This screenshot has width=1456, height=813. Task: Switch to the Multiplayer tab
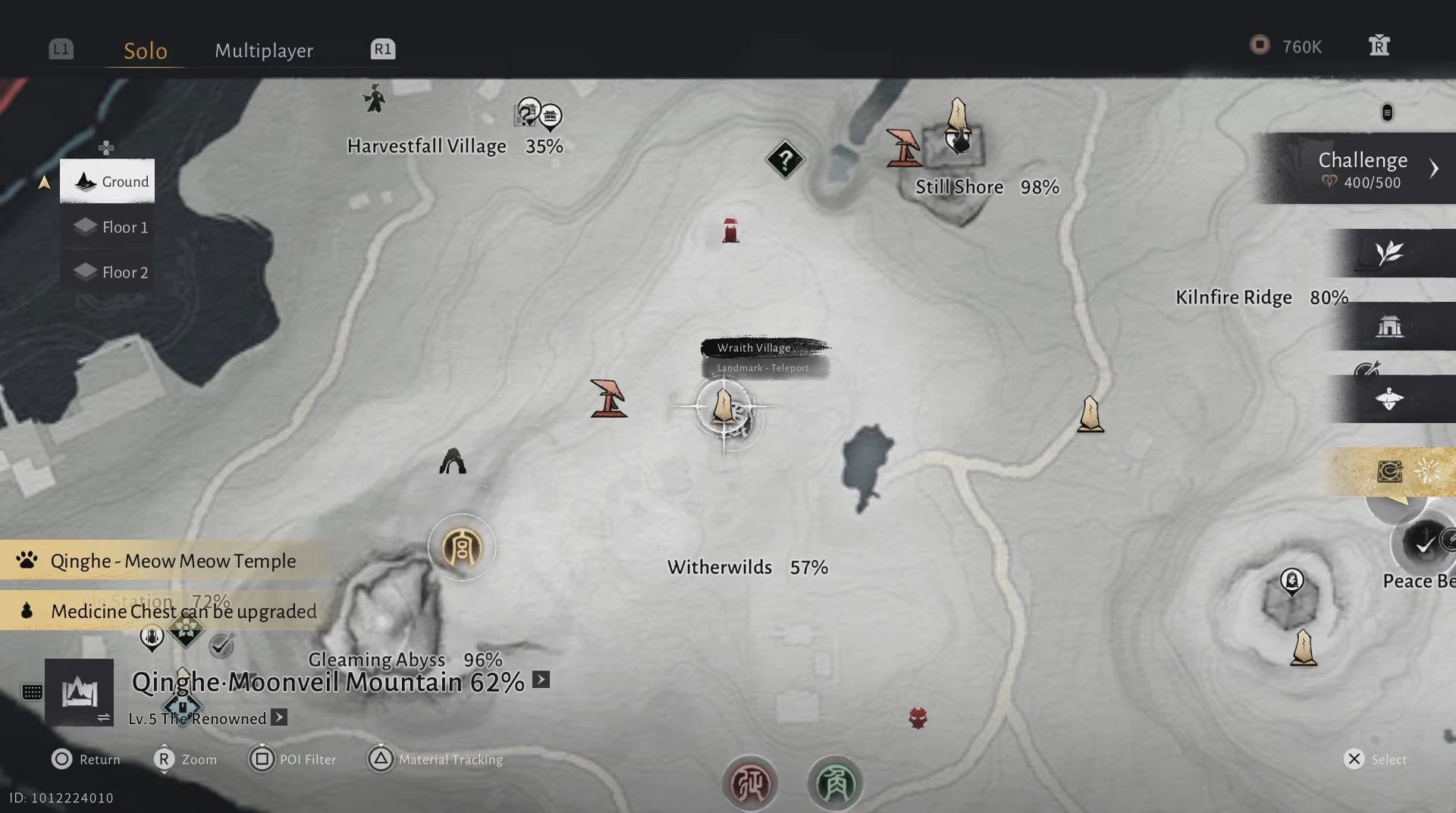264,50
